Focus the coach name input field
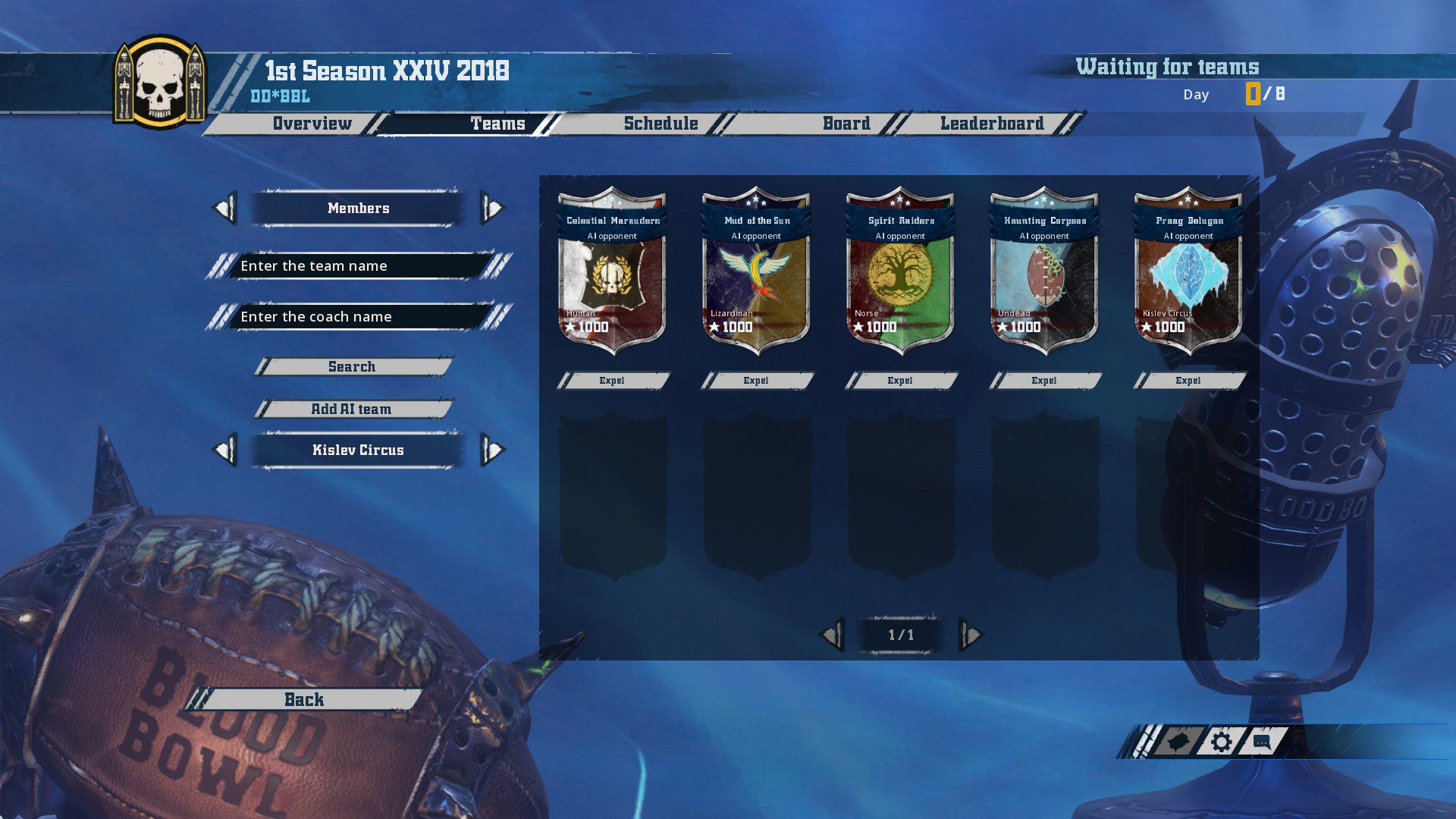The width and height of the screenshot is (1456, 819). 358,317
